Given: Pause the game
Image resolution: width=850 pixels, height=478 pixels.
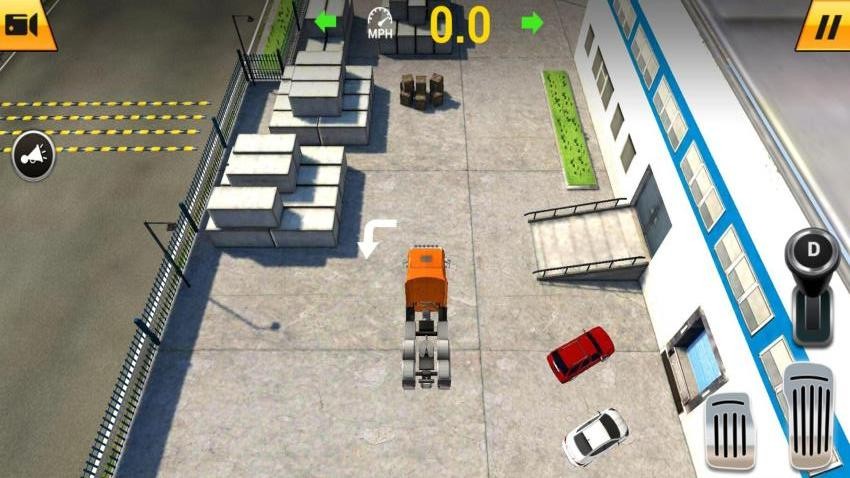Looking at the screenshot, I should point(826,25).
